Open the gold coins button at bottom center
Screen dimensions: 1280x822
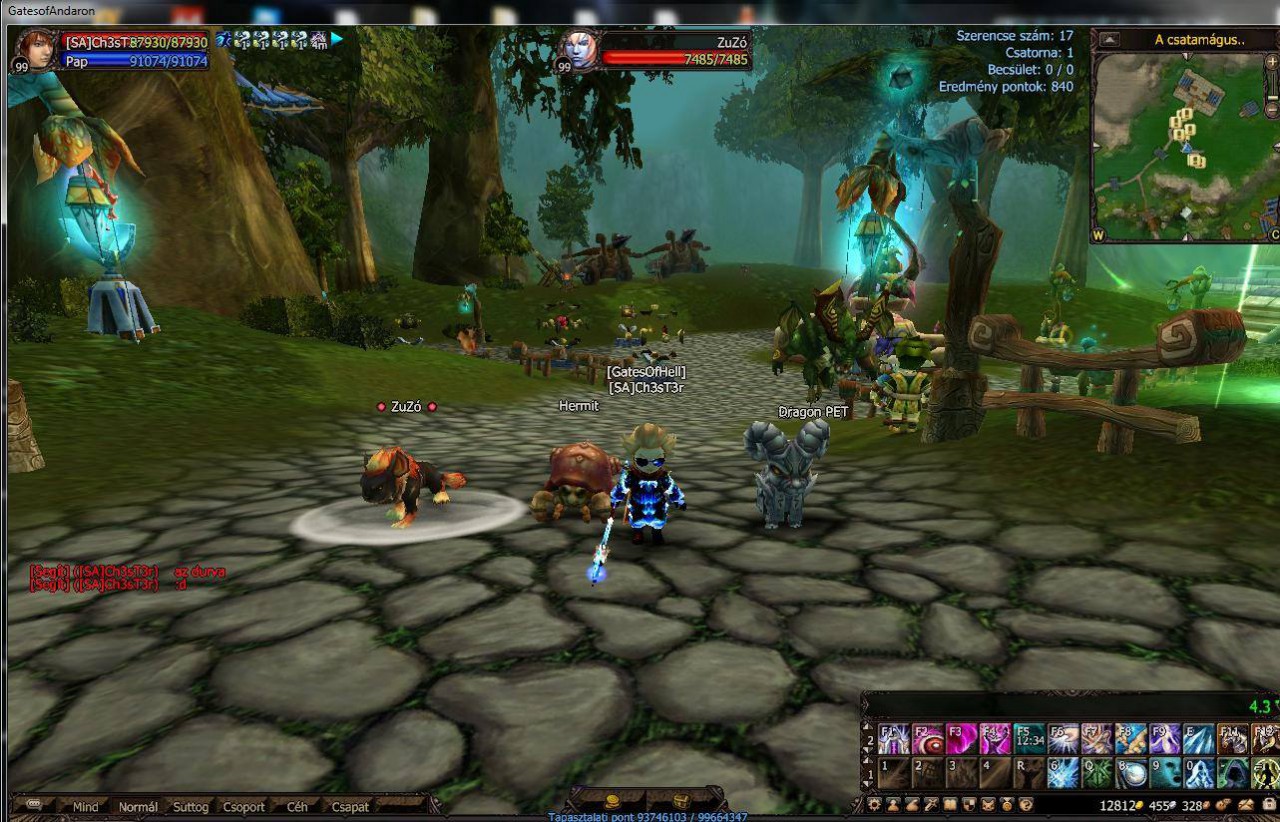[x=612, y=802]
